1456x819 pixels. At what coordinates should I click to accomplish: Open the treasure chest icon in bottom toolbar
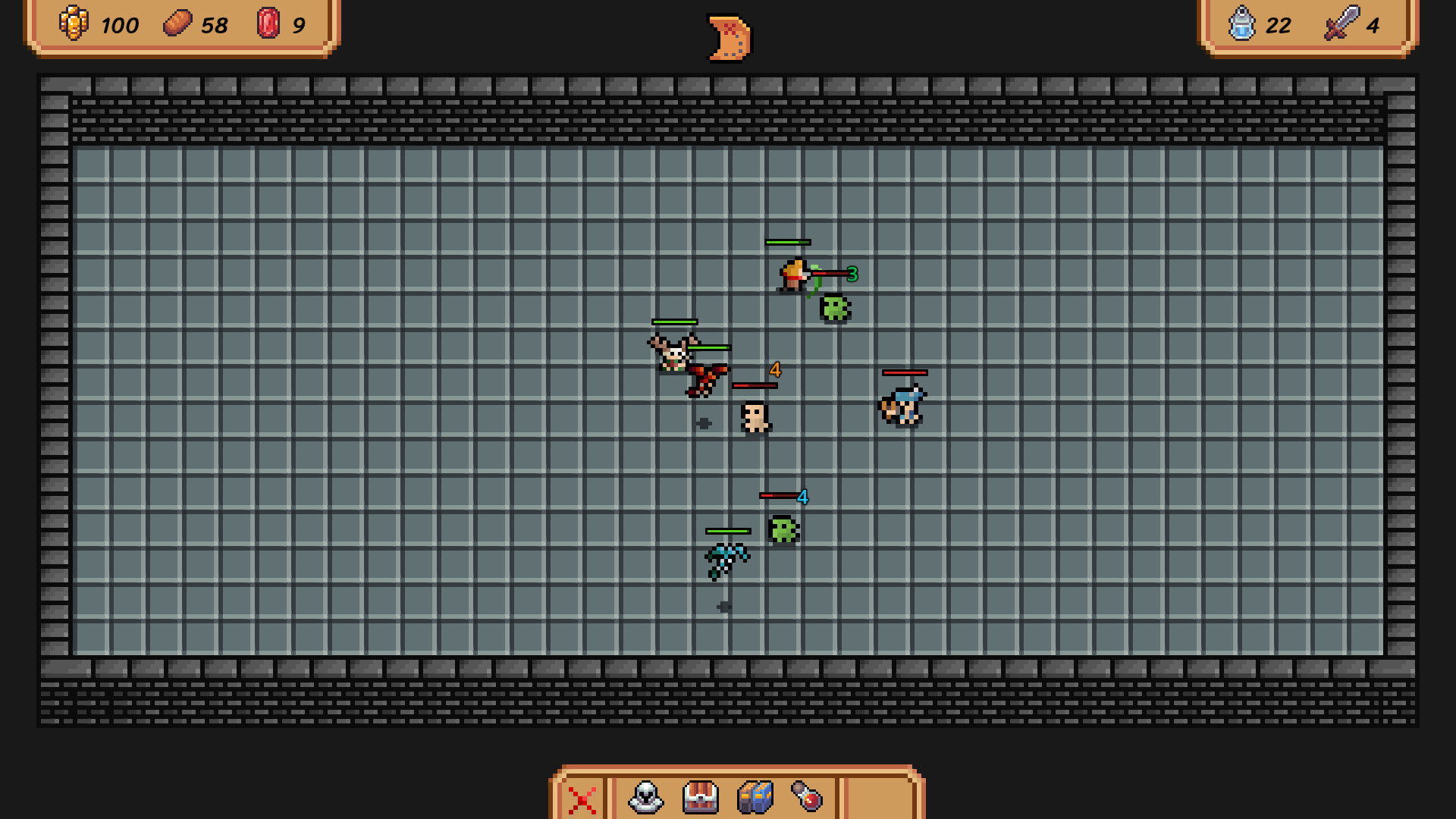point(699,799)
